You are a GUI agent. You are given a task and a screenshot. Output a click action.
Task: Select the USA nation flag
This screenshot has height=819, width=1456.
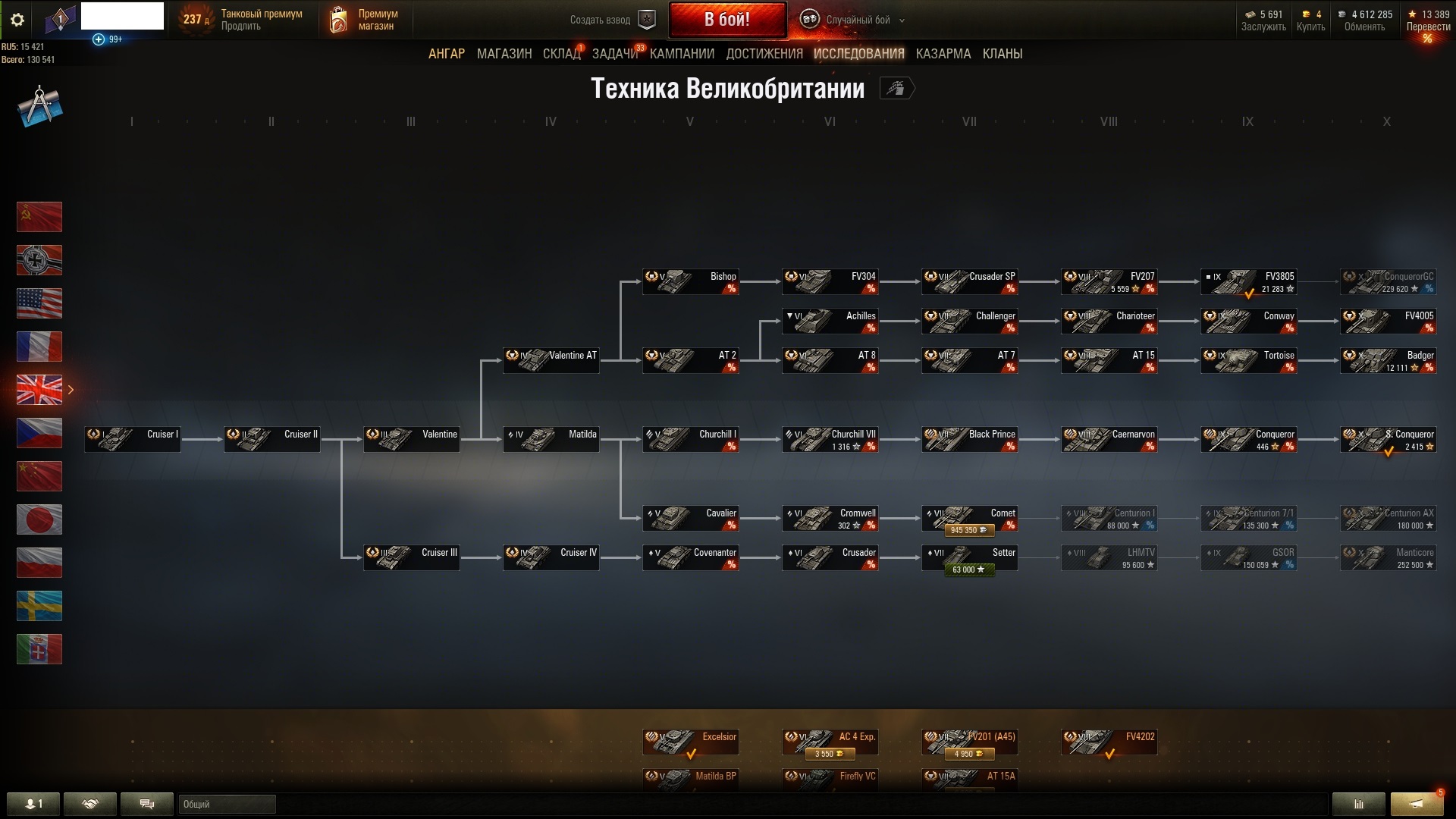[x=39, y=303]
